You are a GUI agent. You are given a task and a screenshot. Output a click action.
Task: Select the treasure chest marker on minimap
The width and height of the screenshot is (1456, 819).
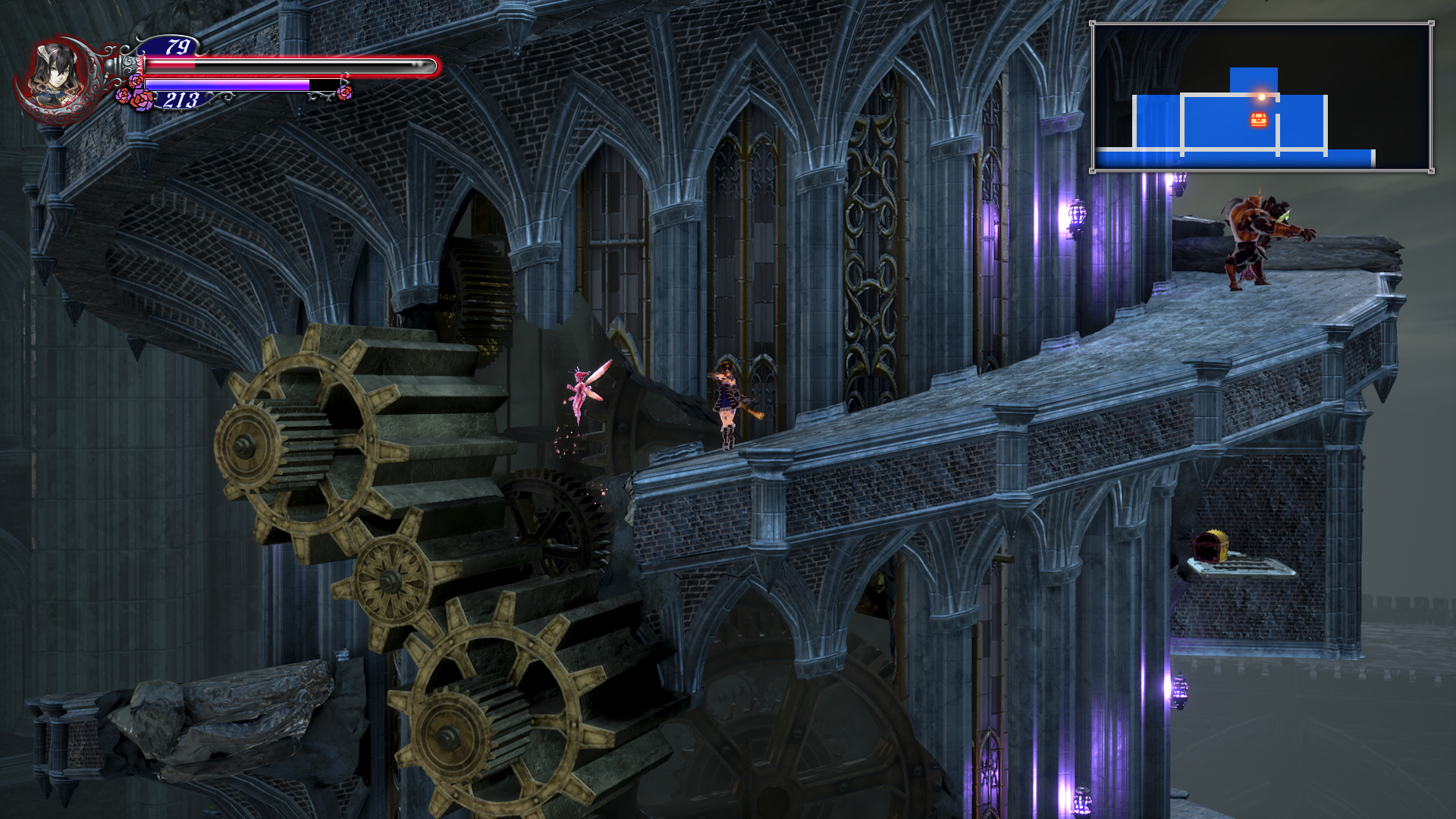tap(1259, 120)
